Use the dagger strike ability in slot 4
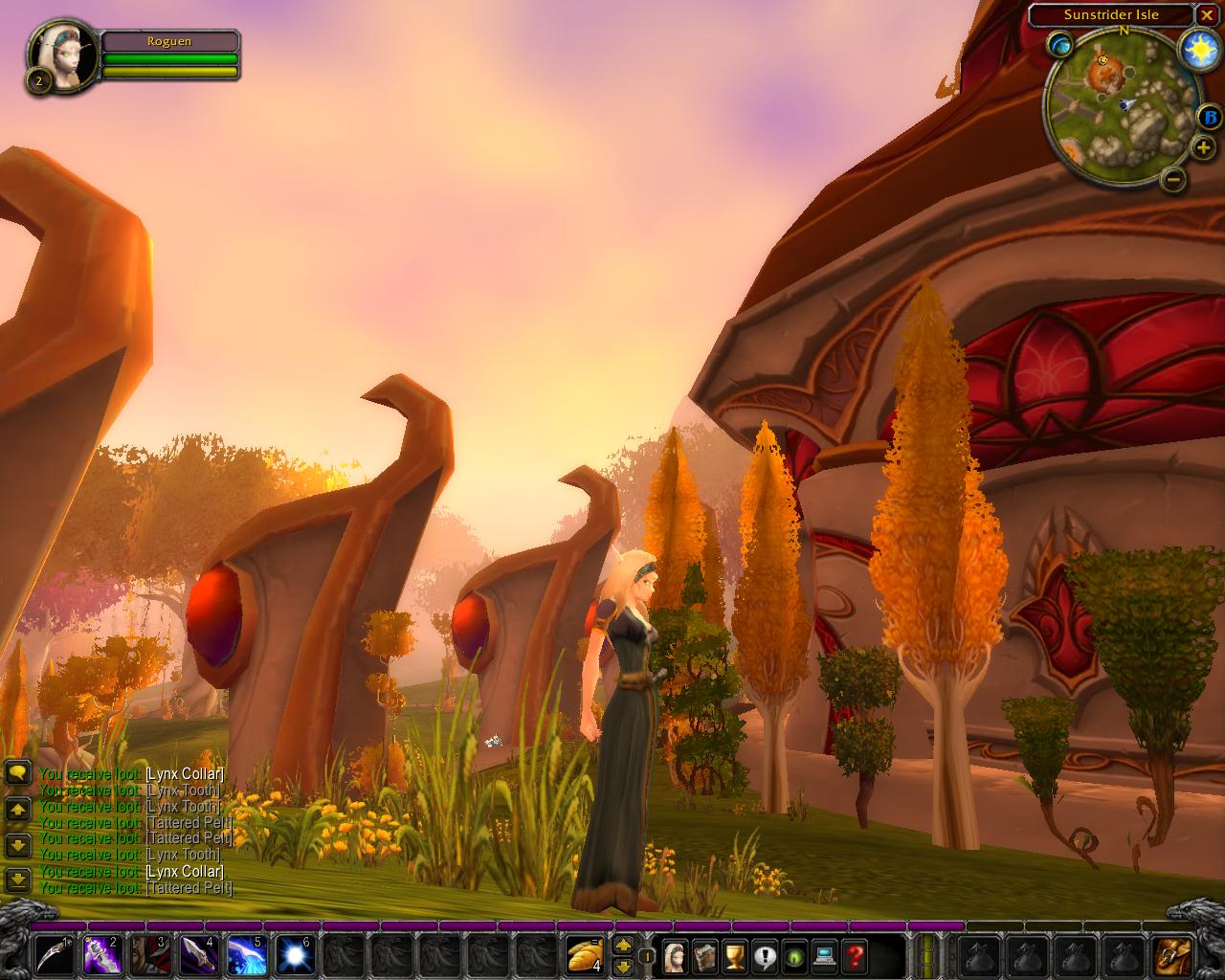This screenshot has width=1225, height=980. coord(199,955)
